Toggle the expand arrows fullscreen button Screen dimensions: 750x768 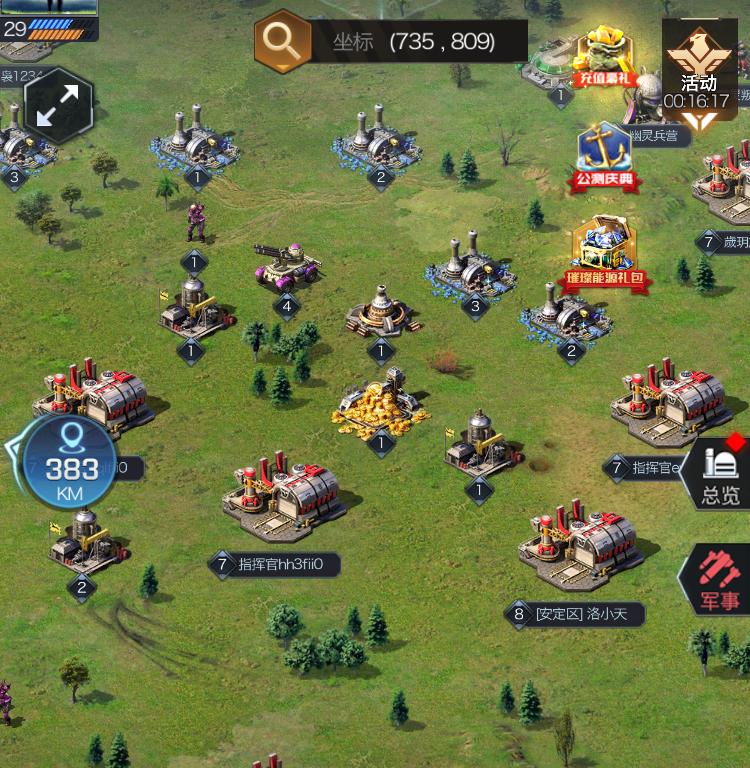[57, 107]
